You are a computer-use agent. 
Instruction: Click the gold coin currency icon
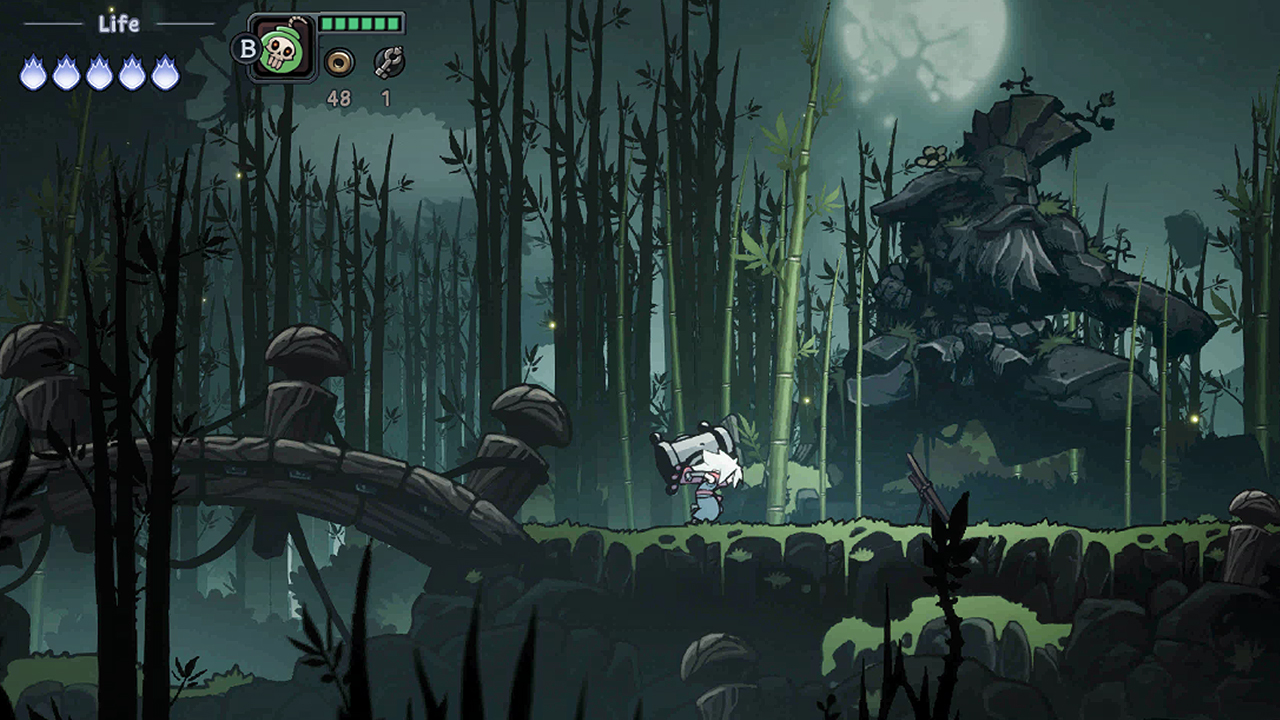(x=339, y=63)
